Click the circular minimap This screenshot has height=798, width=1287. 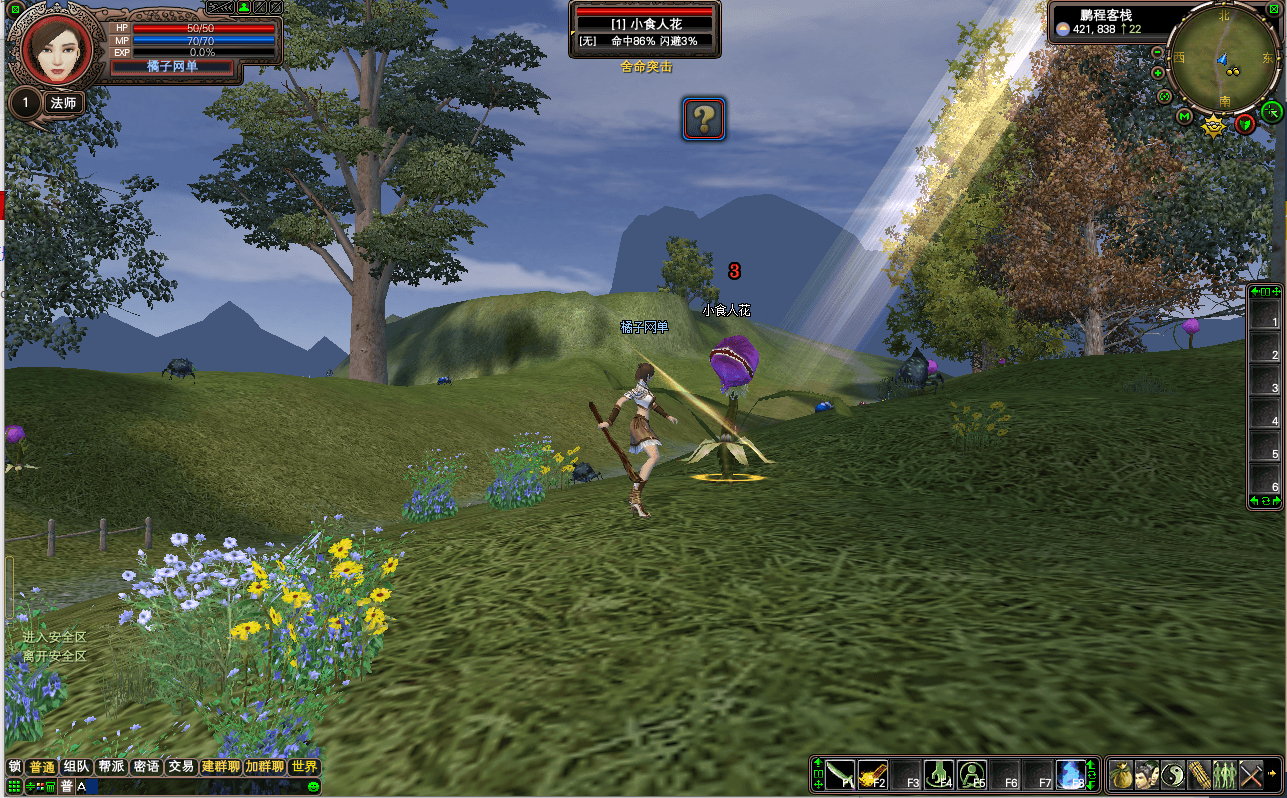(x=1224, y=58)
